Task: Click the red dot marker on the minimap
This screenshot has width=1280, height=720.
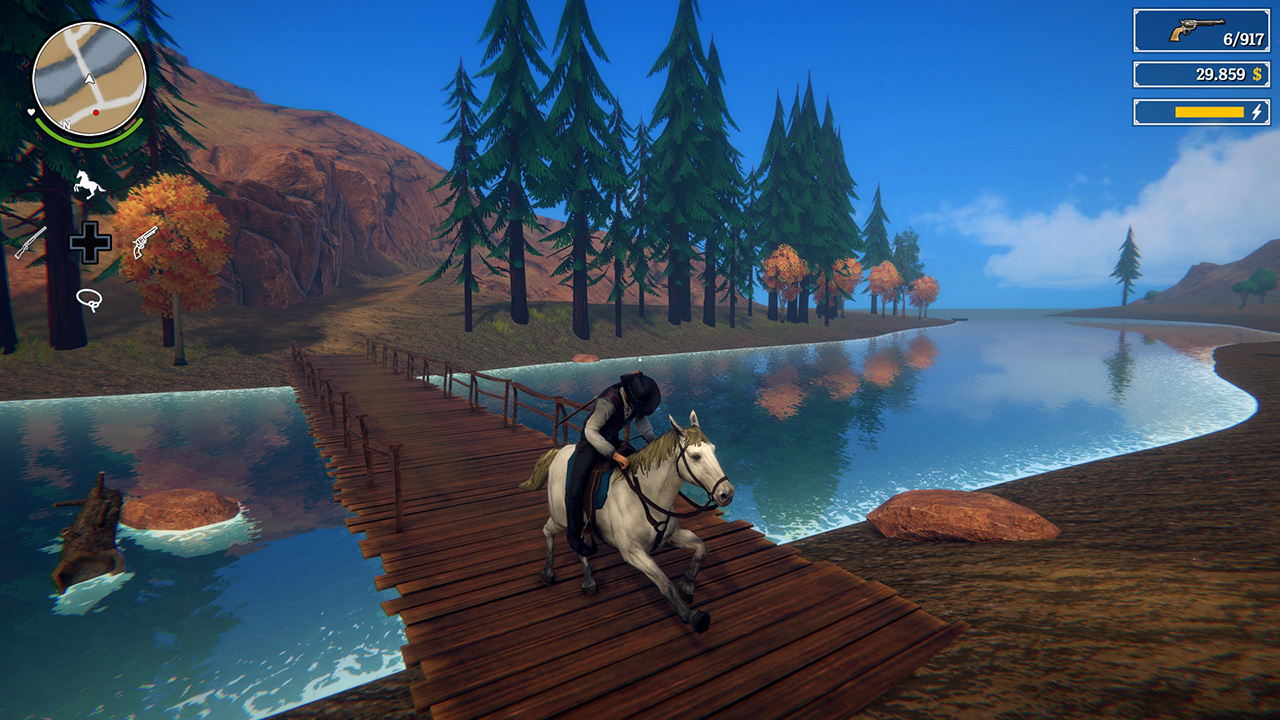Action: (x=95, y=111)
